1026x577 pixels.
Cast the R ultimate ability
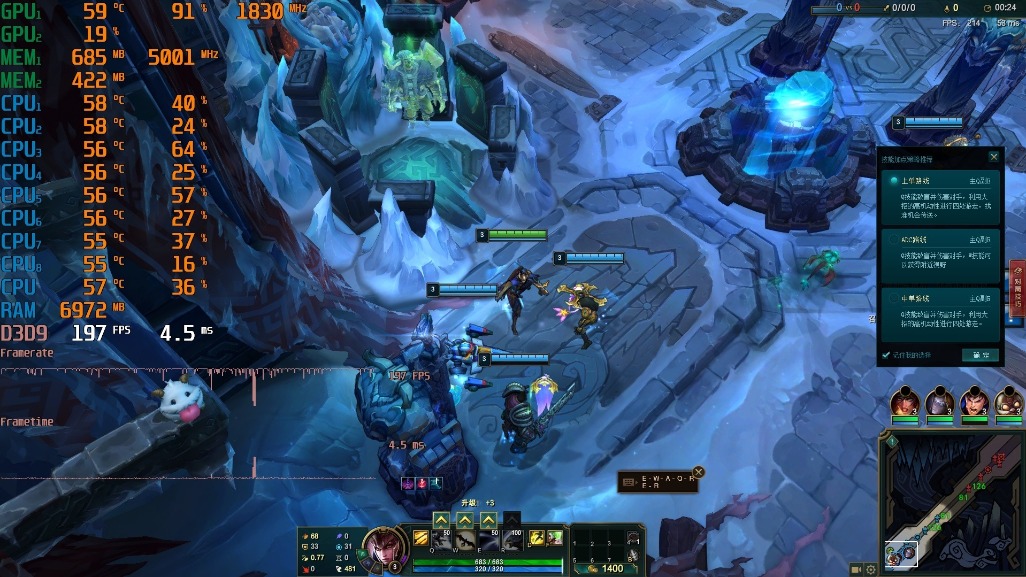click(512, 540)
